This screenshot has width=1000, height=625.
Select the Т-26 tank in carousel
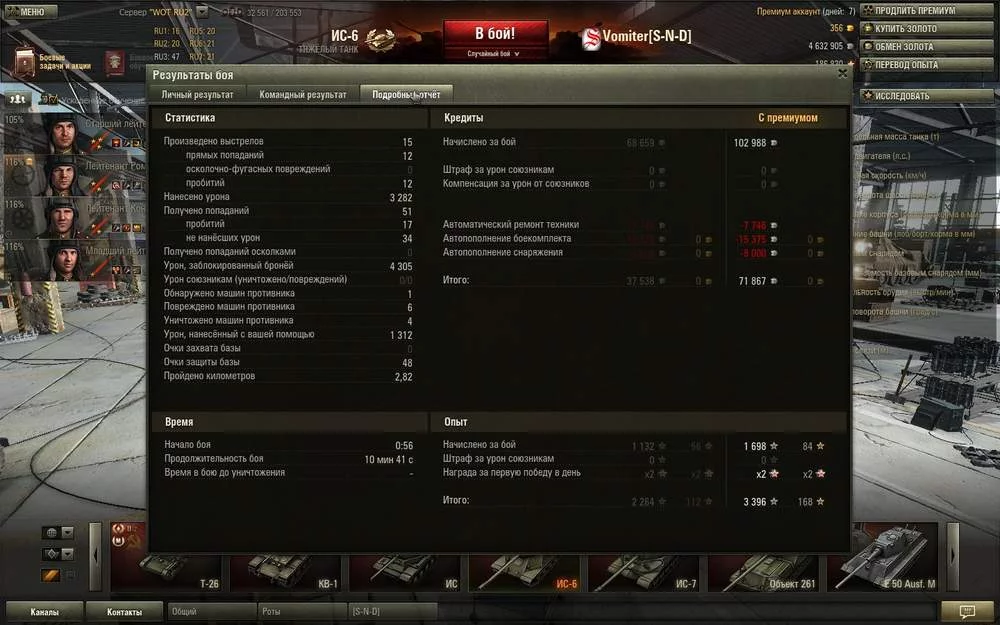(x=169, y=568)
